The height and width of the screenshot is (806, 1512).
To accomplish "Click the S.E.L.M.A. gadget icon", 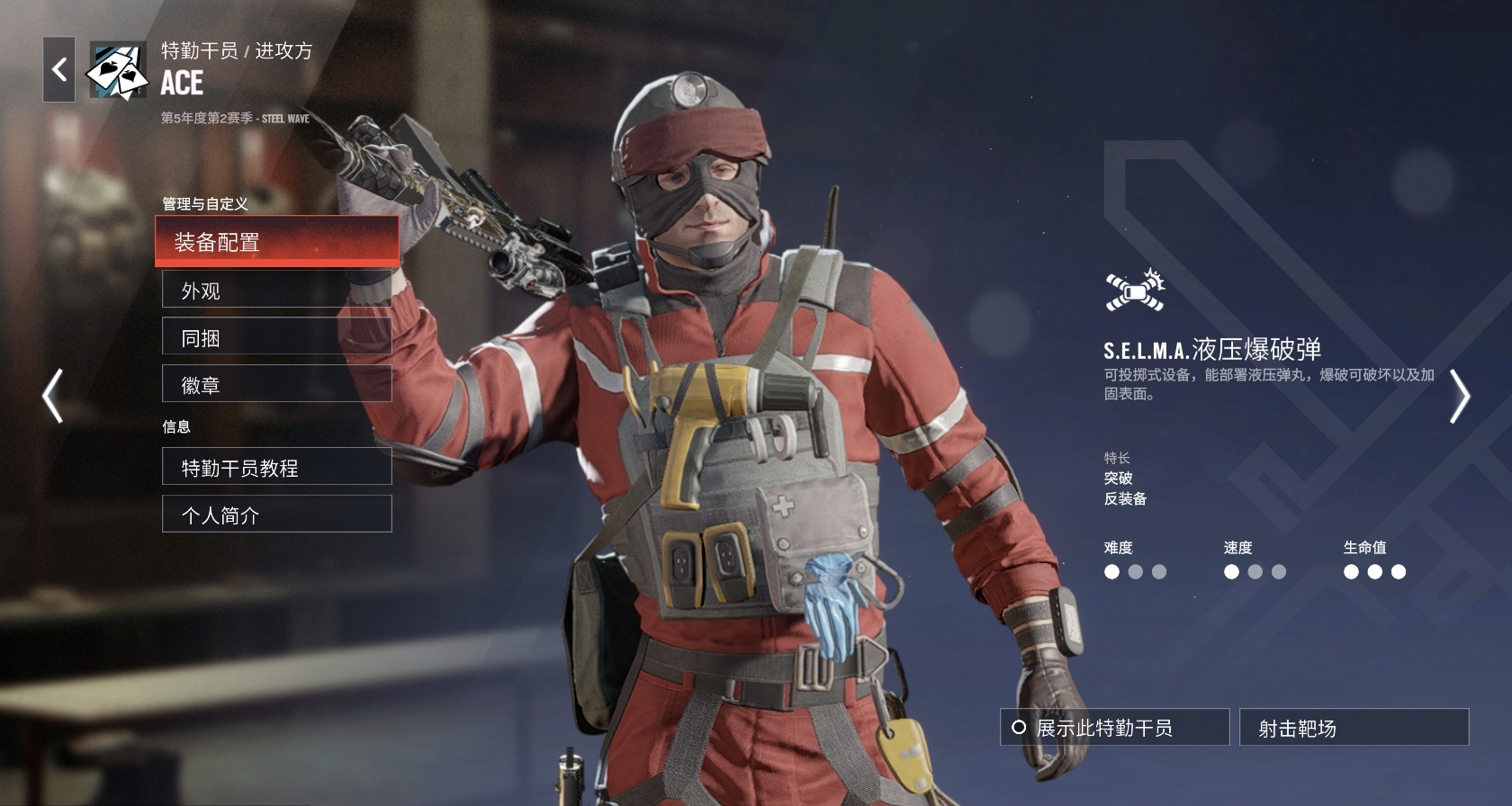I will pos(1135,291).
